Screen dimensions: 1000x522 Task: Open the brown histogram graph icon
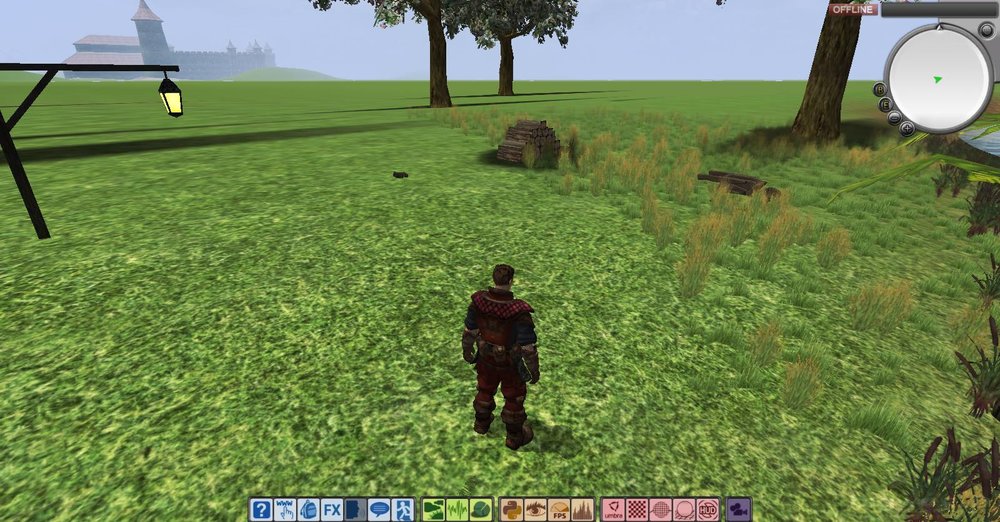coord(582,510)
